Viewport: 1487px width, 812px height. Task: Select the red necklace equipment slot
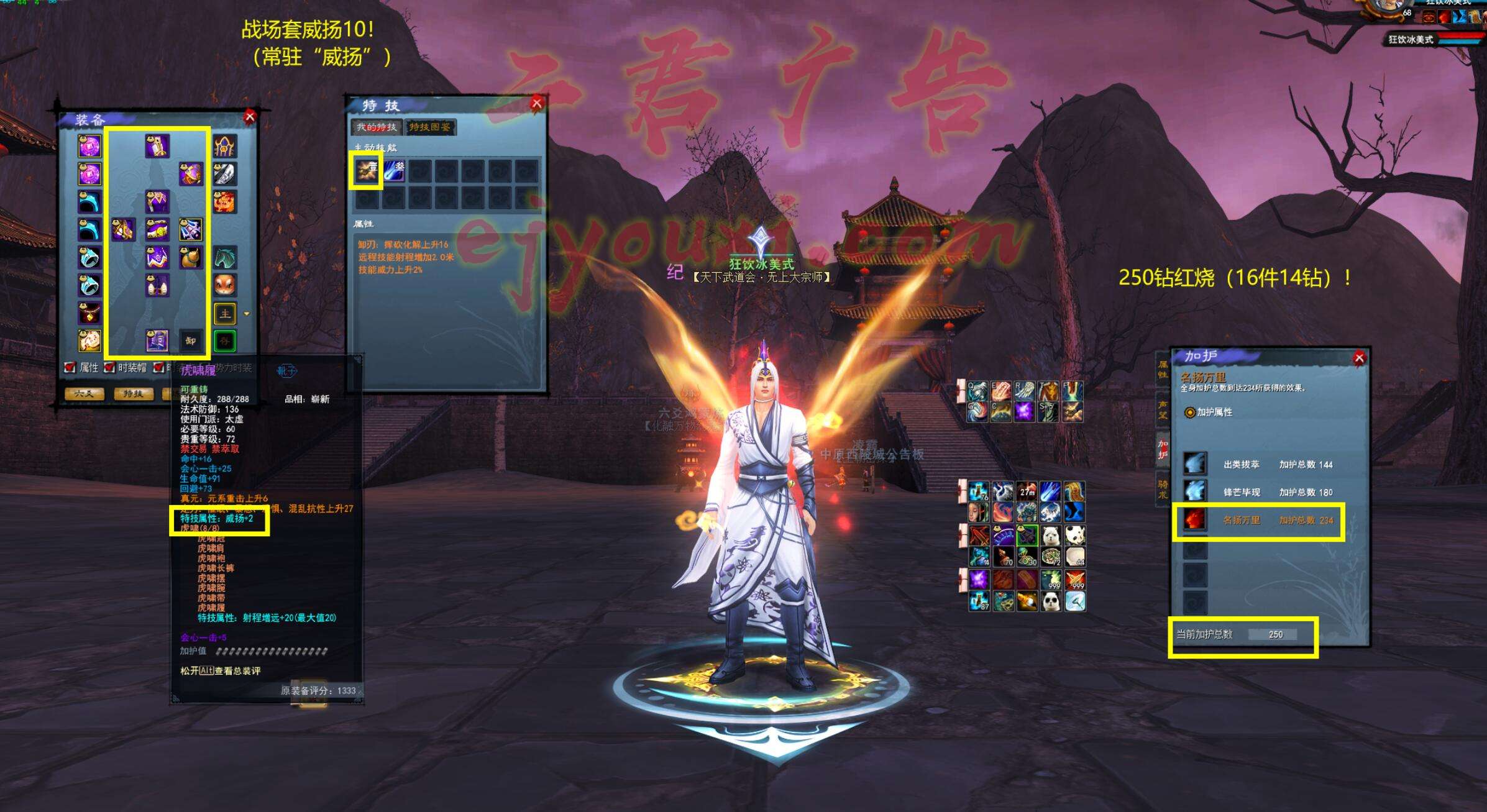click(x=89, y=313)
